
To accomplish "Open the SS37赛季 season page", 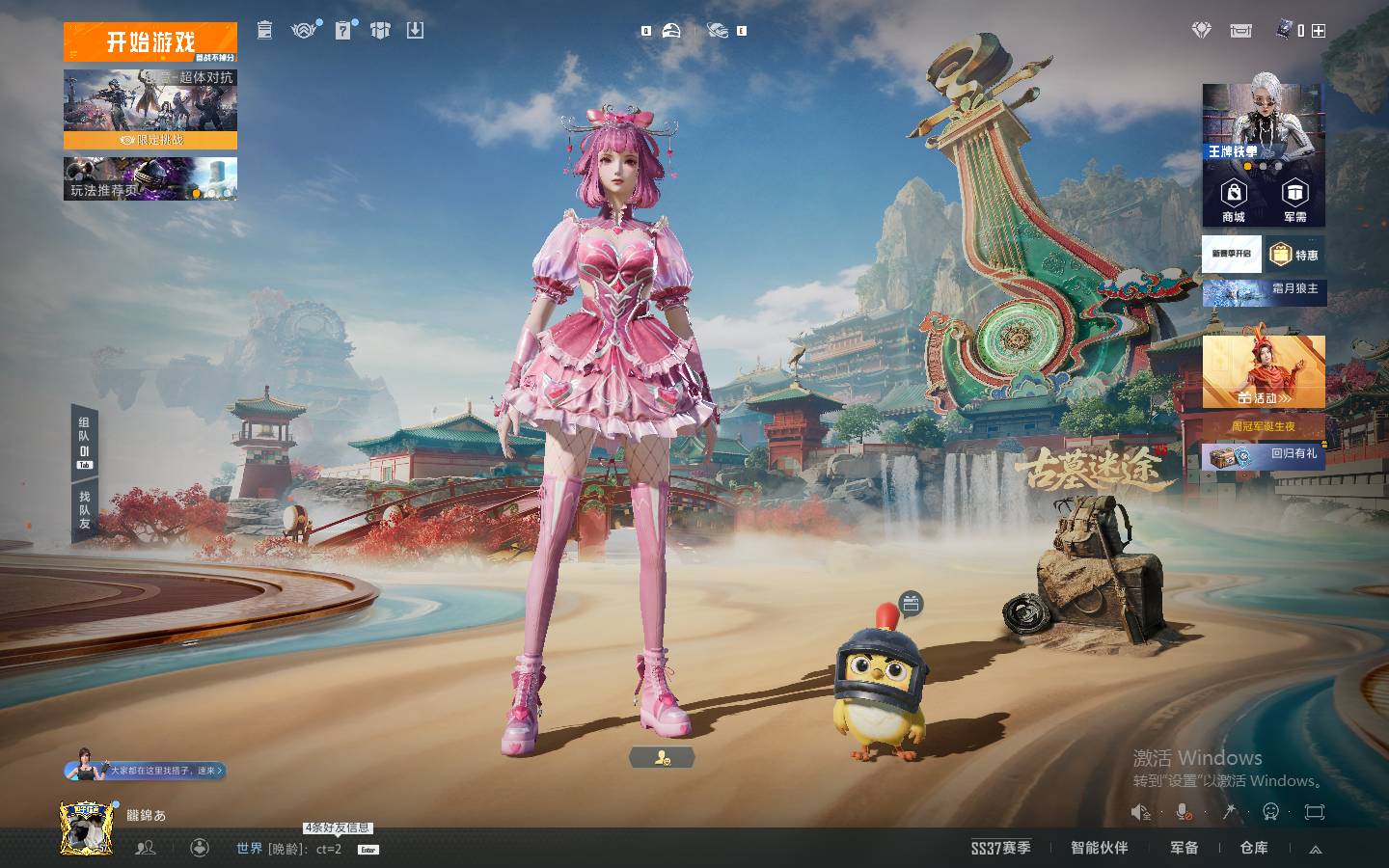I will 1000,848.
